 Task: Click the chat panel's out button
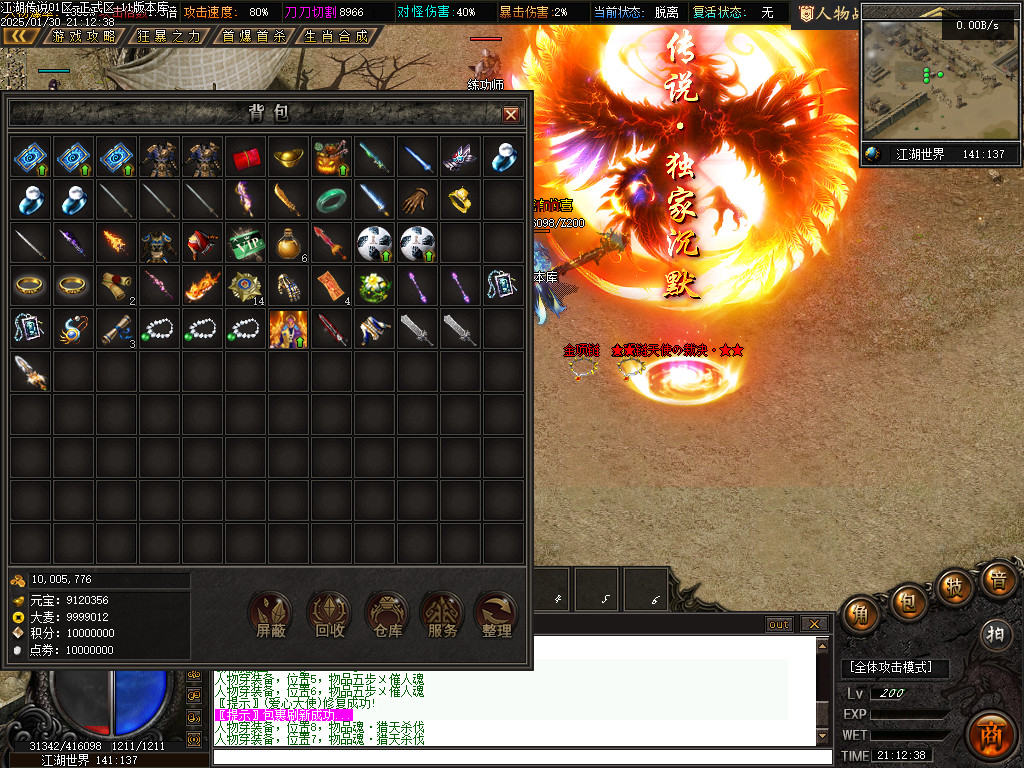[779, 624]
